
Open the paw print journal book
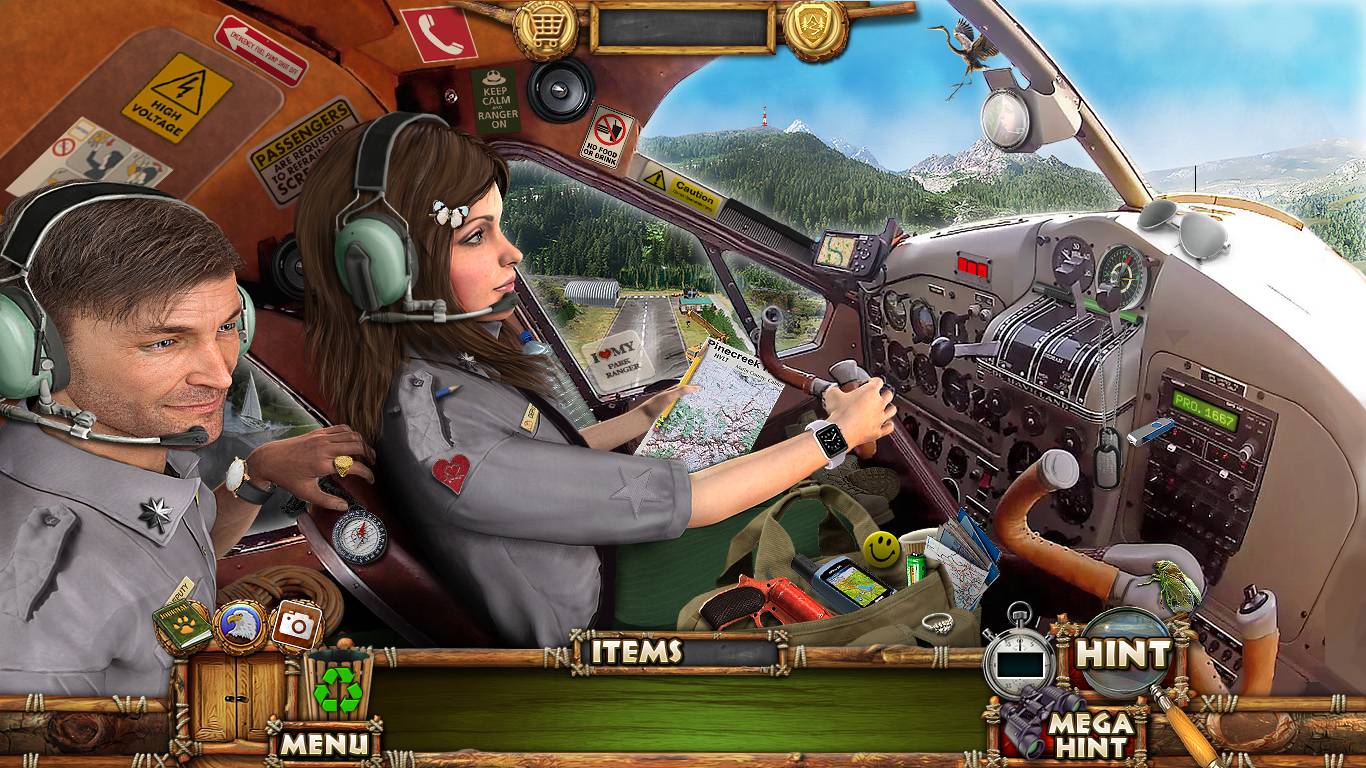pos(183,627)
